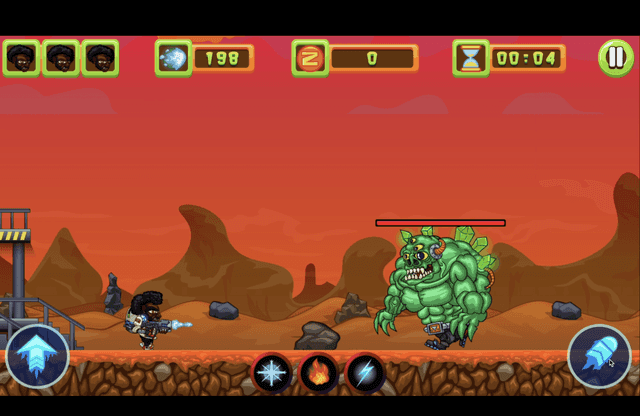Viewport: 640px width, 416px height.
Task: Tap the blue jump arrow button
Action: [37, 357]
